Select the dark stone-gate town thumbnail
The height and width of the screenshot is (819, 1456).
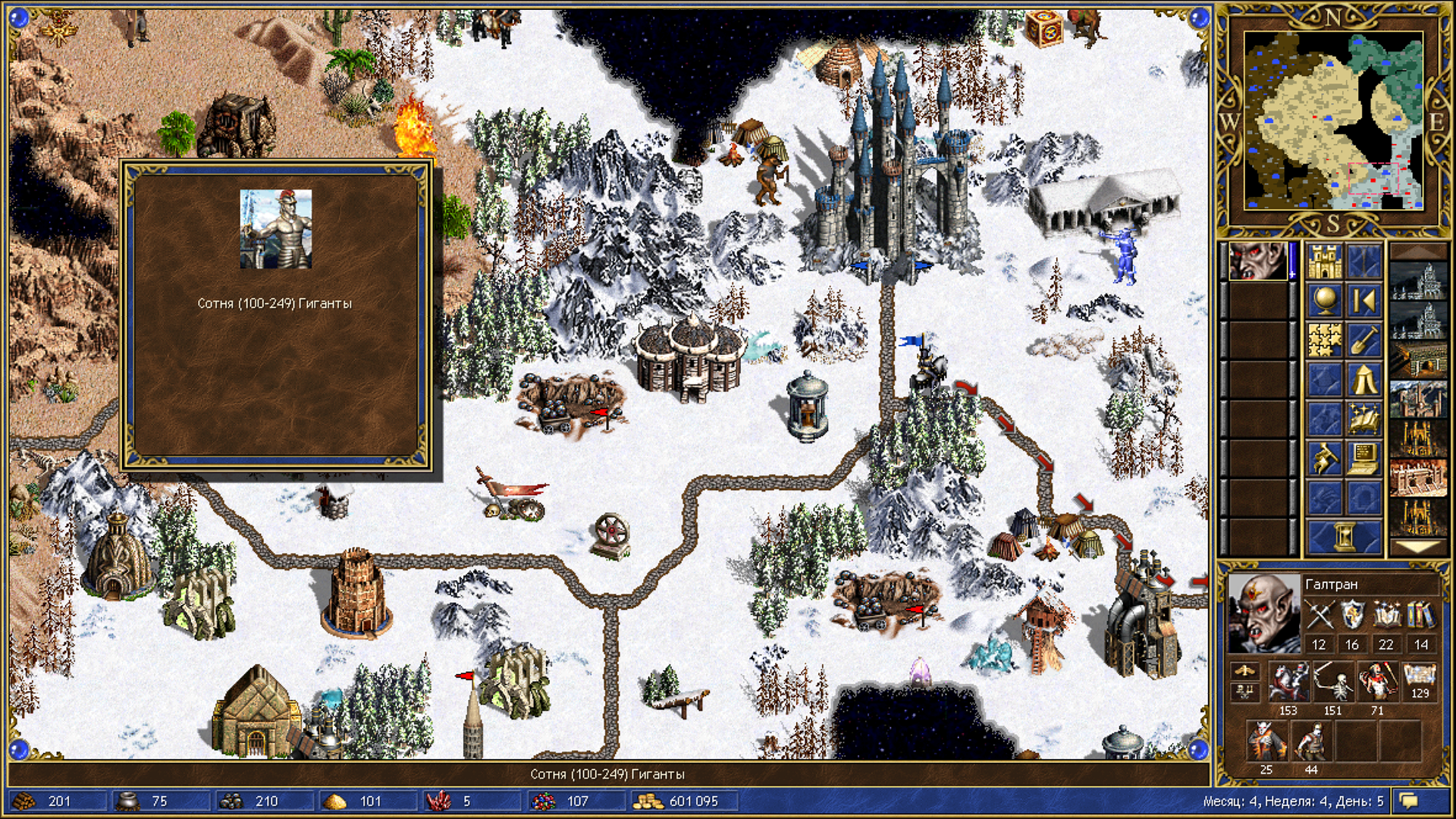[1418, 361]
